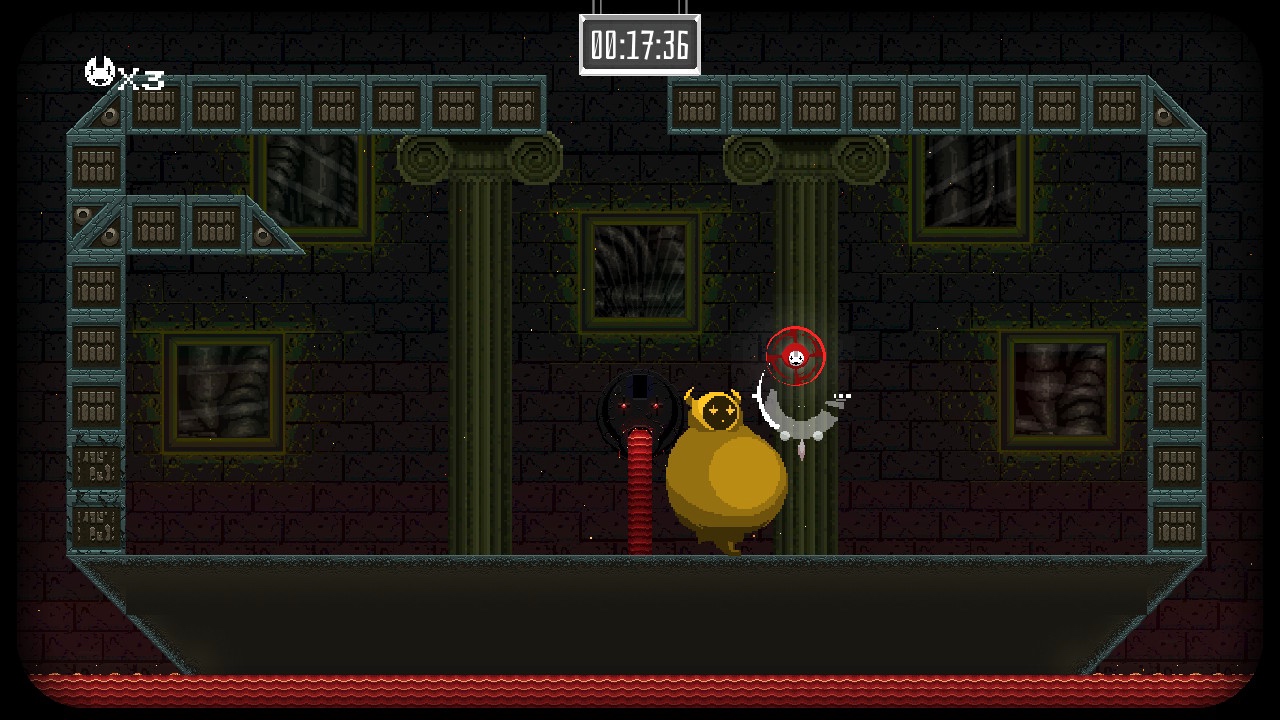This screenshot has height=720, width=1280.
Task: Select the red crosshair target reticle
Action: [795, 358]
